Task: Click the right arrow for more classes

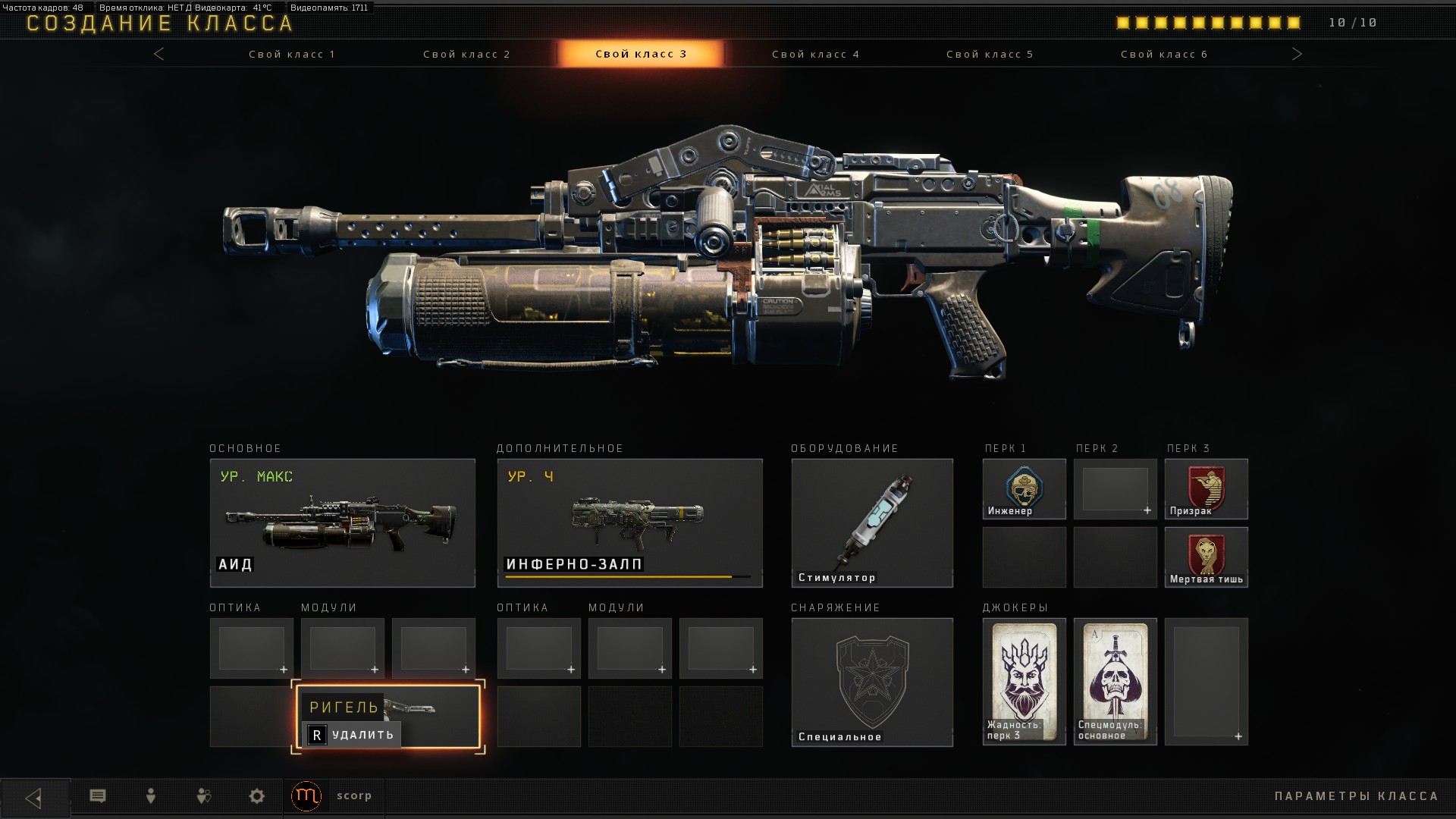Action: click(1297, 54)
